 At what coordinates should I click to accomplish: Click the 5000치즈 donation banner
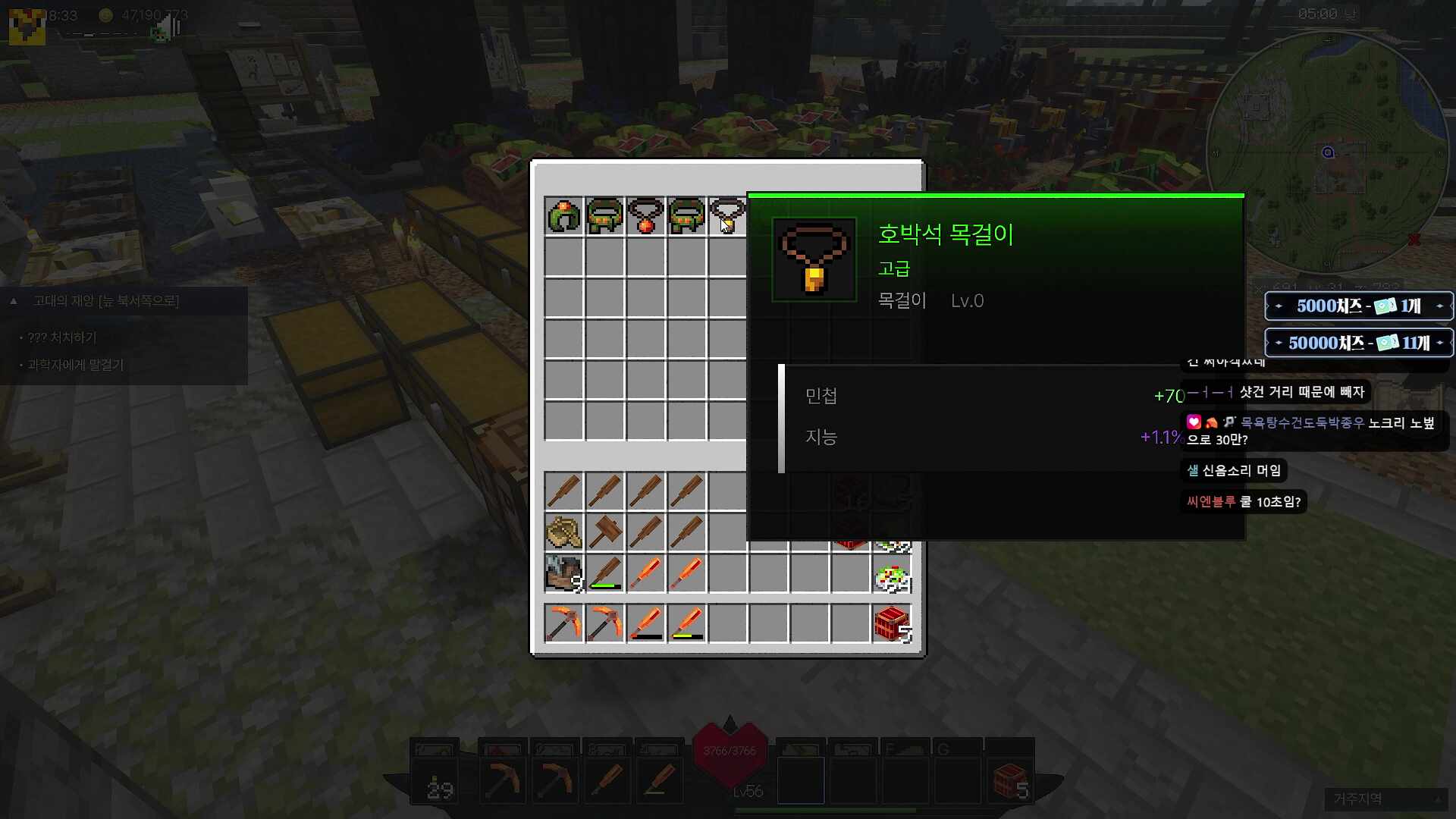[1358, 306]
